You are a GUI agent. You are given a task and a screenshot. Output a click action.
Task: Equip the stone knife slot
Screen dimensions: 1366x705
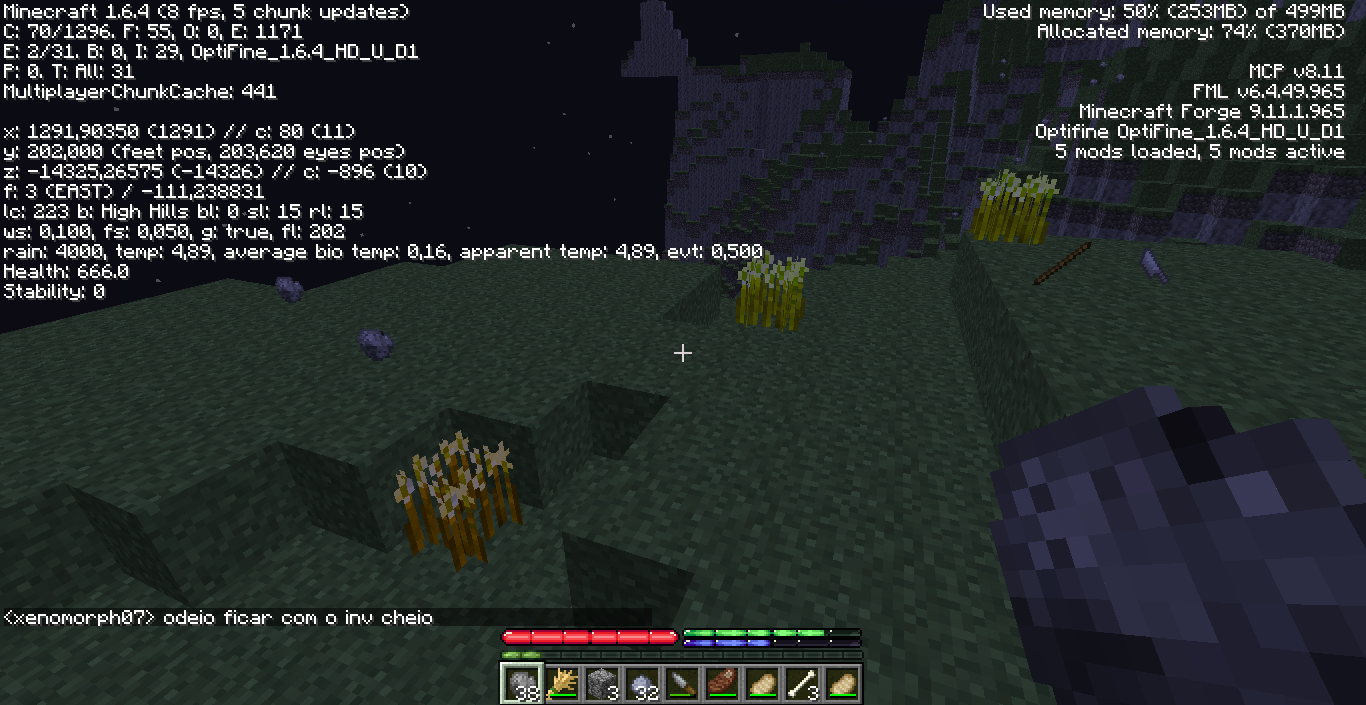click(x=682, y=683)
